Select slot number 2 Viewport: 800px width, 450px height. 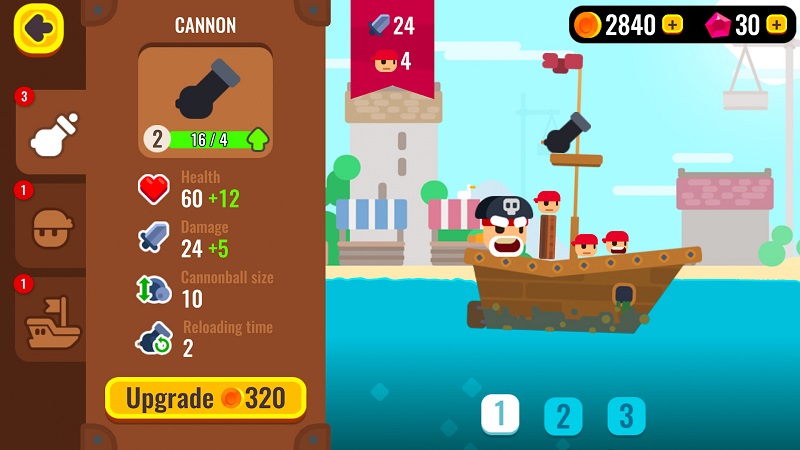tap(563, 416)
